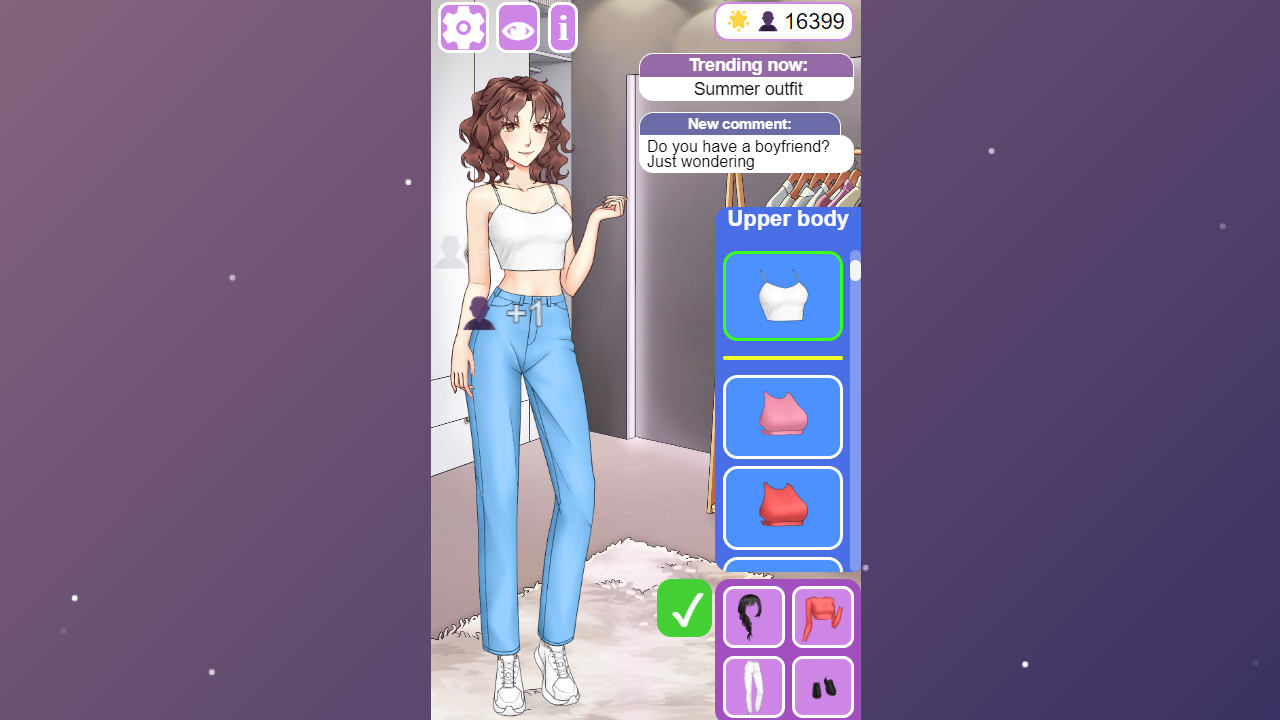Select the red tank top

782,508
